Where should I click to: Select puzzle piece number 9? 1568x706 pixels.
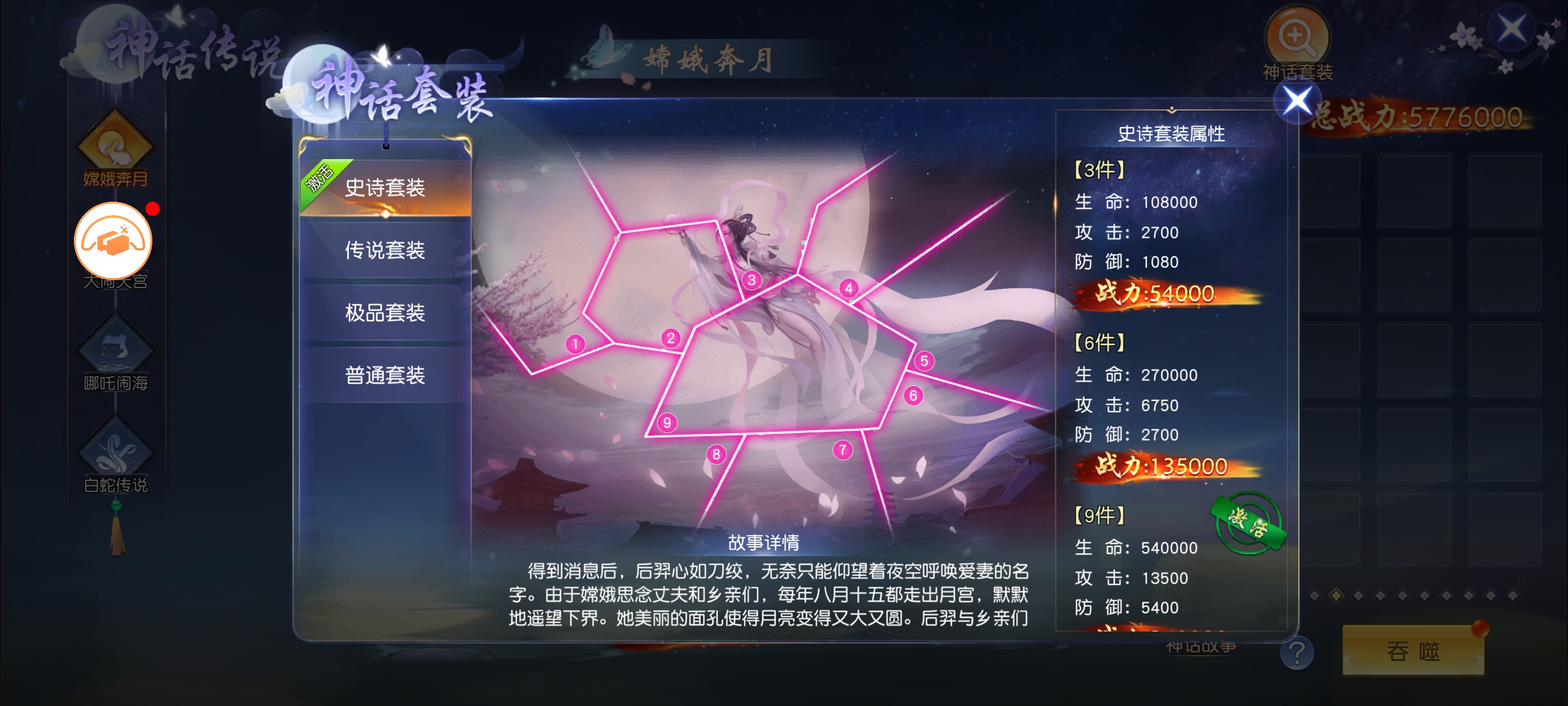(667, 422)
